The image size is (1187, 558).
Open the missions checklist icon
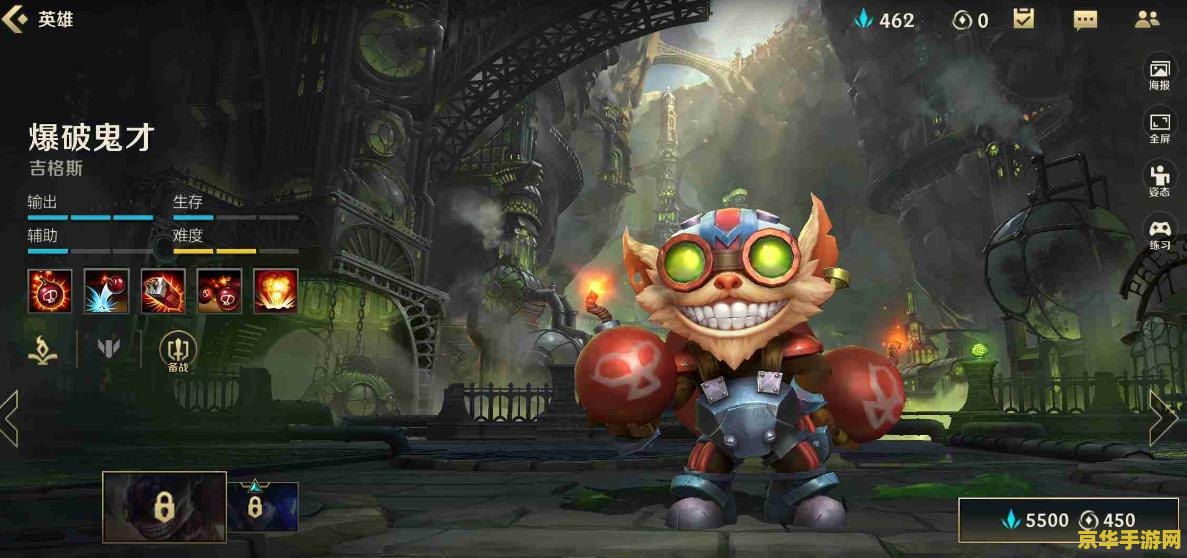1024,19
